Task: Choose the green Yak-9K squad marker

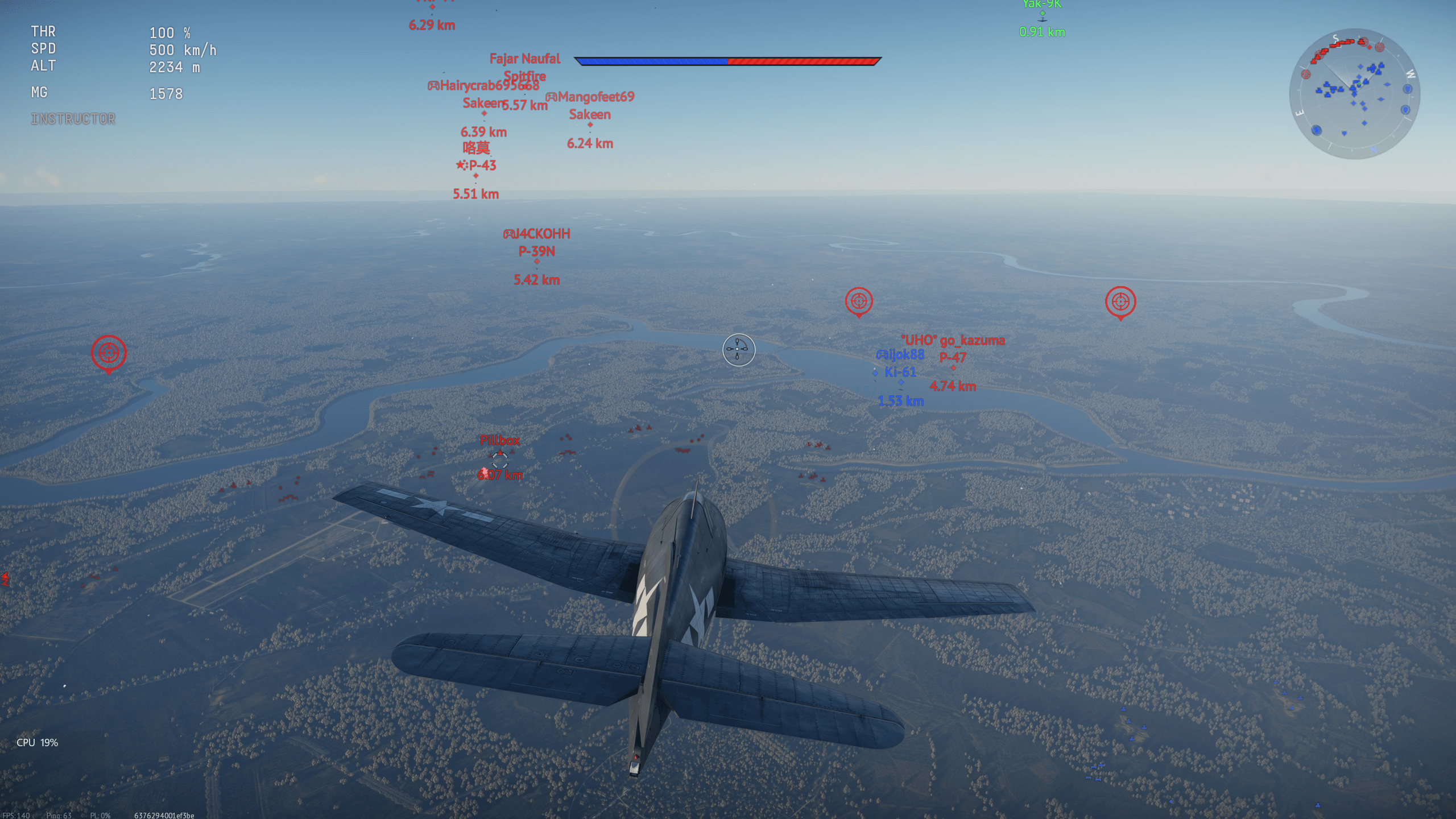Action: pyautogui.click(x=1042, y=14)
